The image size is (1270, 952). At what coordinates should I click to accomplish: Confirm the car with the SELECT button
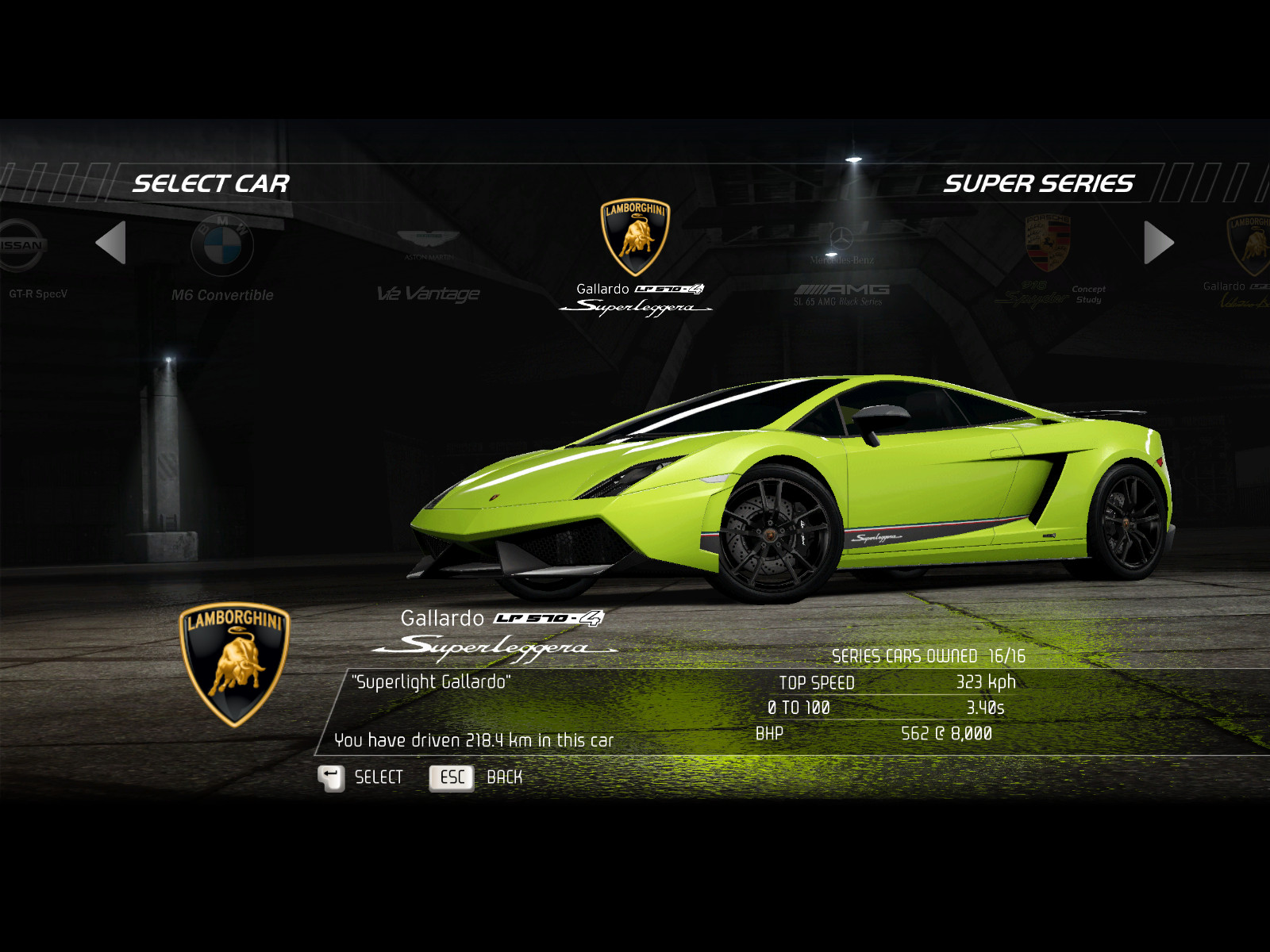pyautogui.click(x=361, y=777)
